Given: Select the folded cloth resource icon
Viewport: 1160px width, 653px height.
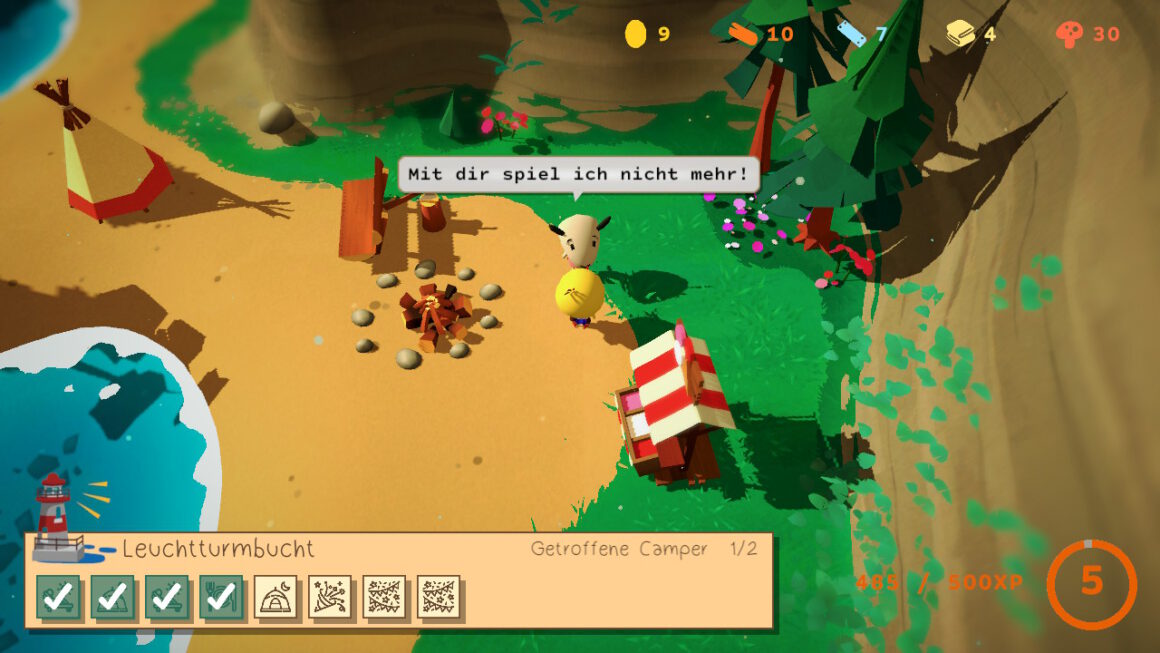Looking at the screenshot, I should [x=960, y=34].
